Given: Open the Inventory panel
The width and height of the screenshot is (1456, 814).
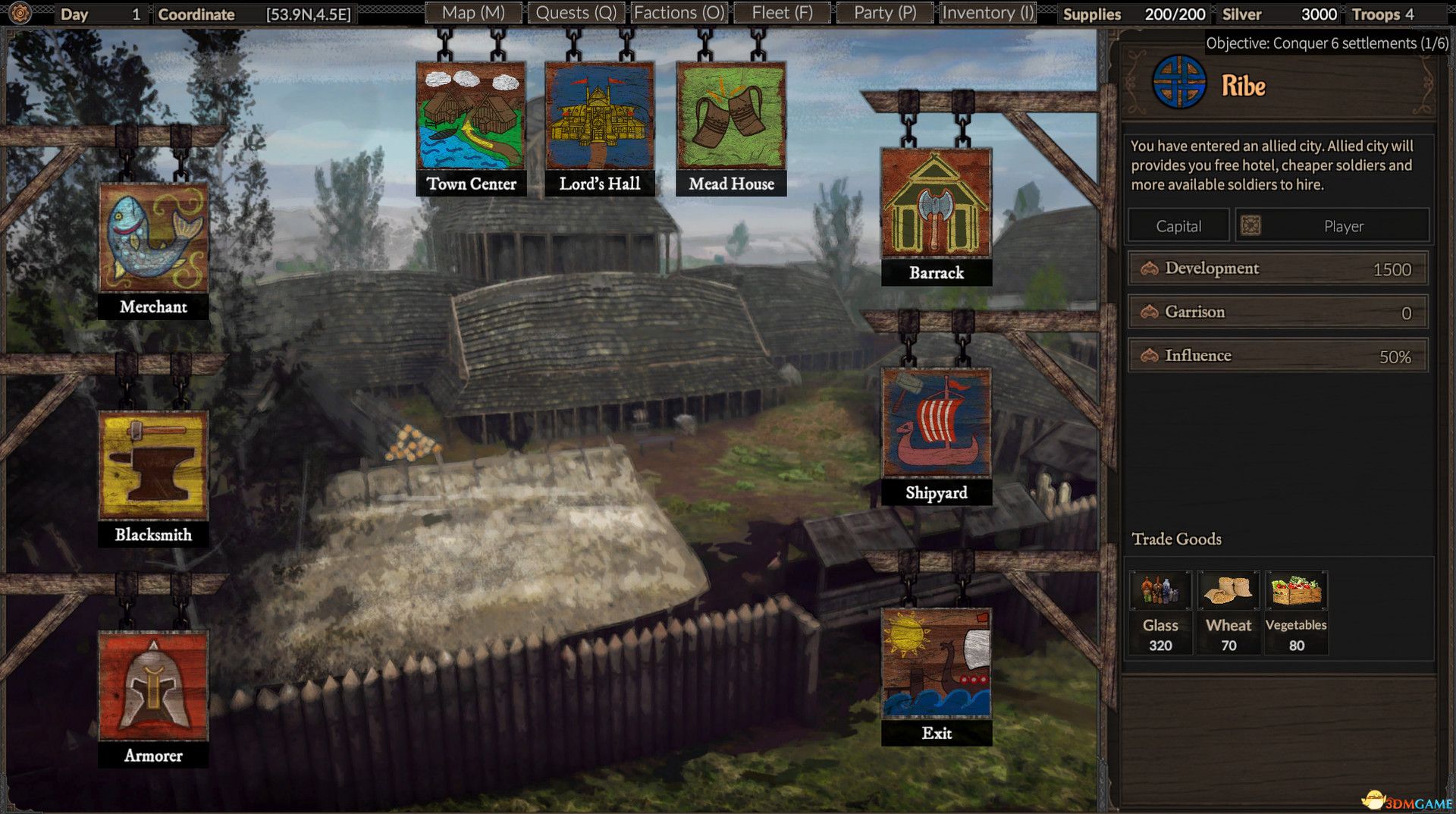Looking at the screenshot, I should click(987, 12).
